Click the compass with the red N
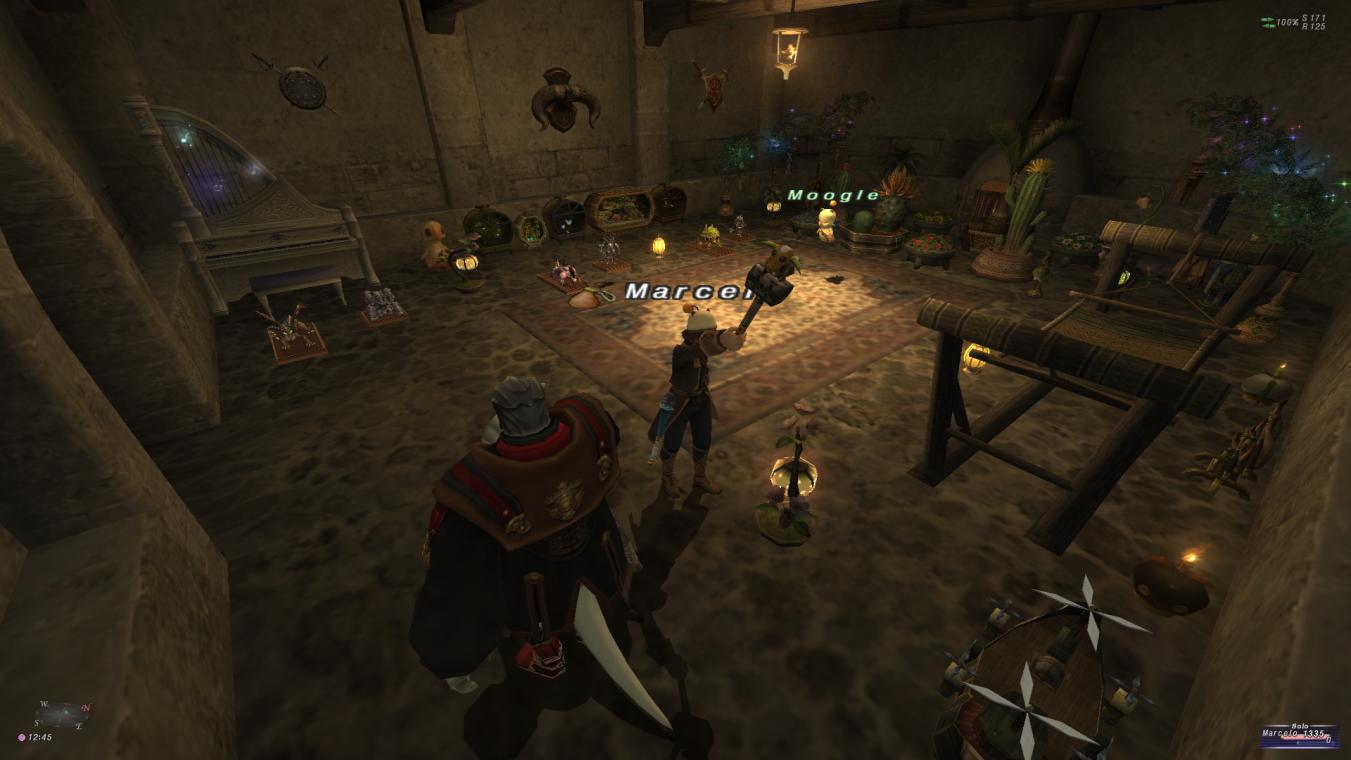Screen dimensions: 1351x760 (x=61, y=715)
